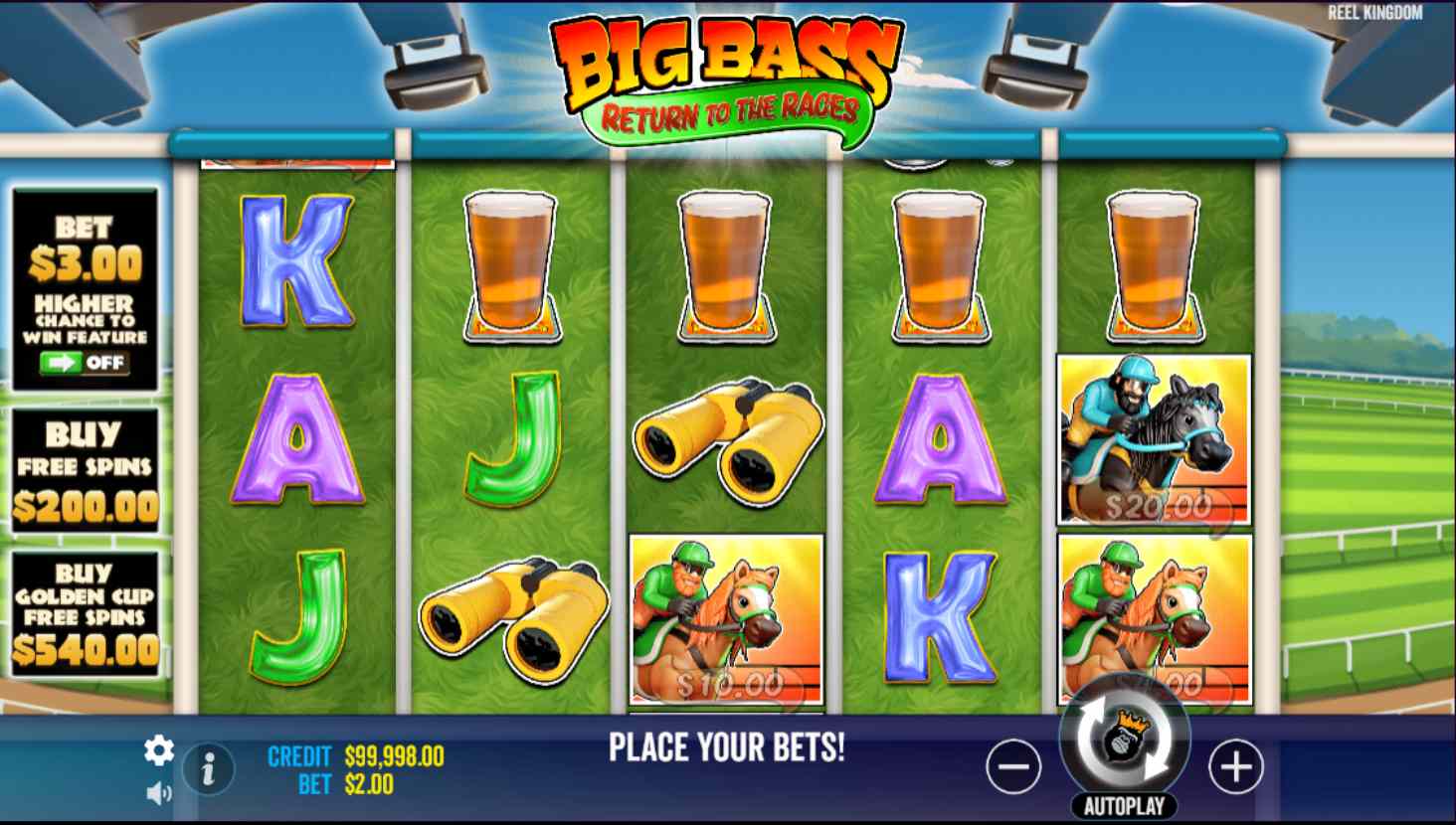The image size is (1456, 825).
Task: Increase the bet with the plus button
Action: click(1235, 766)
